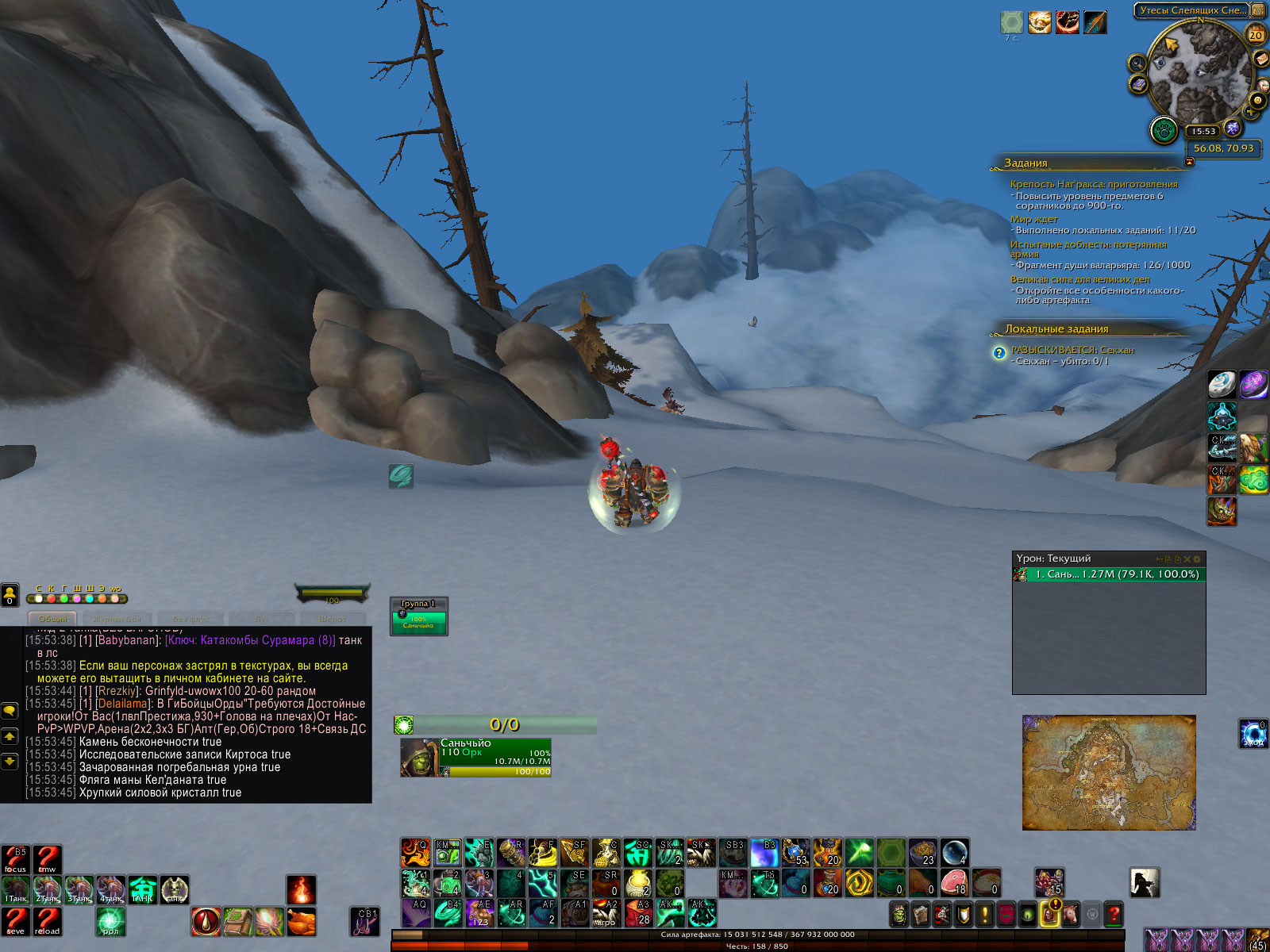Open the red question mark help button
This screenshot has height=952, width=1270.
pos(1114,915)
